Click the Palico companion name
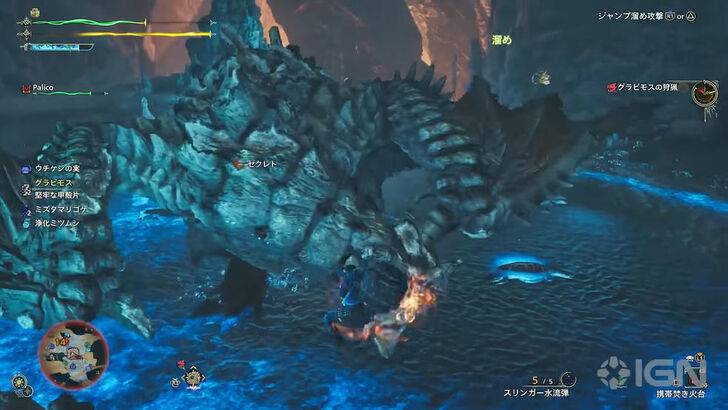 (x=44, y=88)
